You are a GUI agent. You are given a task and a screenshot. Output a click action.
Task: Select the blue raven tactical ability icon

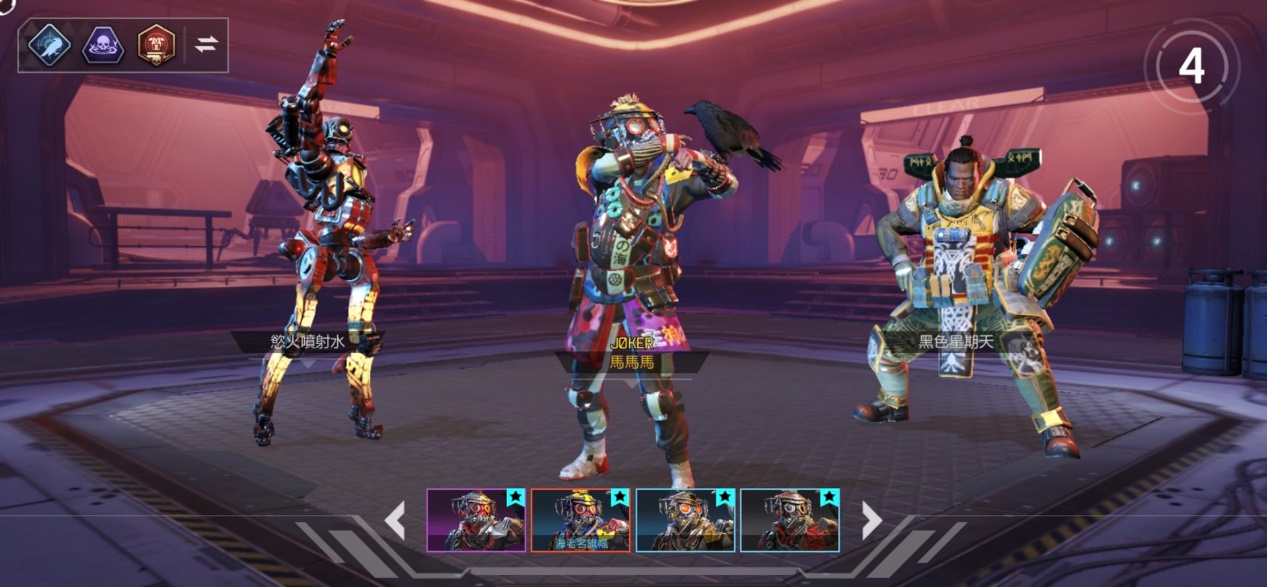48,45
